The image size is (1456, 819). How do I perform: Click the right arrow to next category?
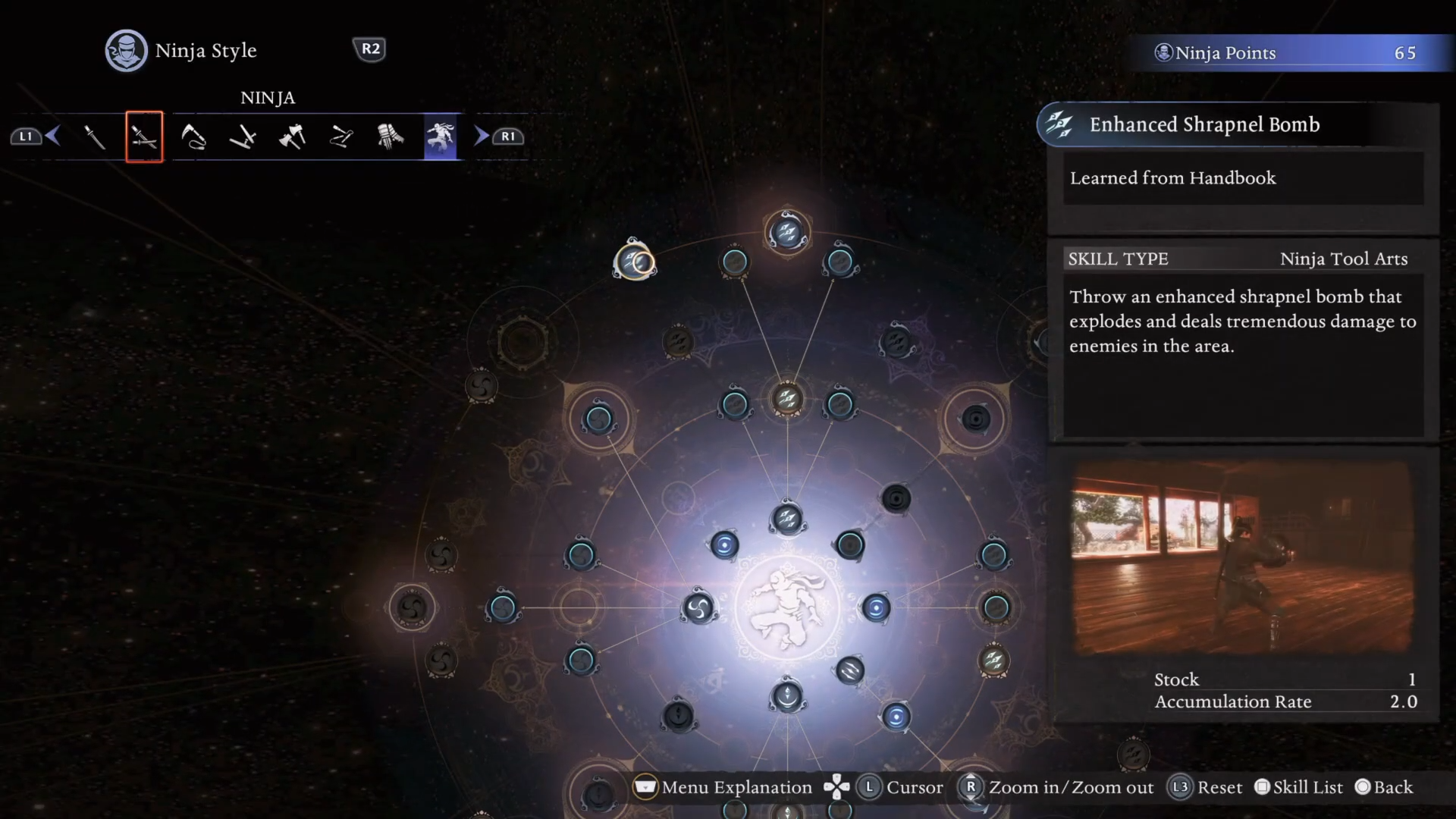pyautogui.click(x=482, y=136)
